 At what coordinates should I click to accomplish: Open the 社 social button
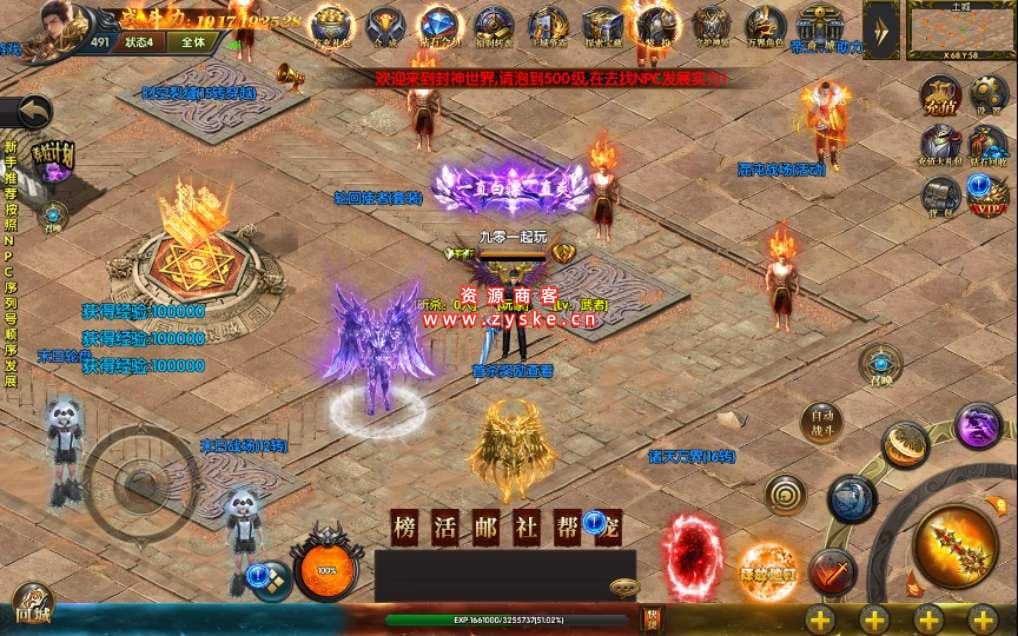[x=527, y=528]
